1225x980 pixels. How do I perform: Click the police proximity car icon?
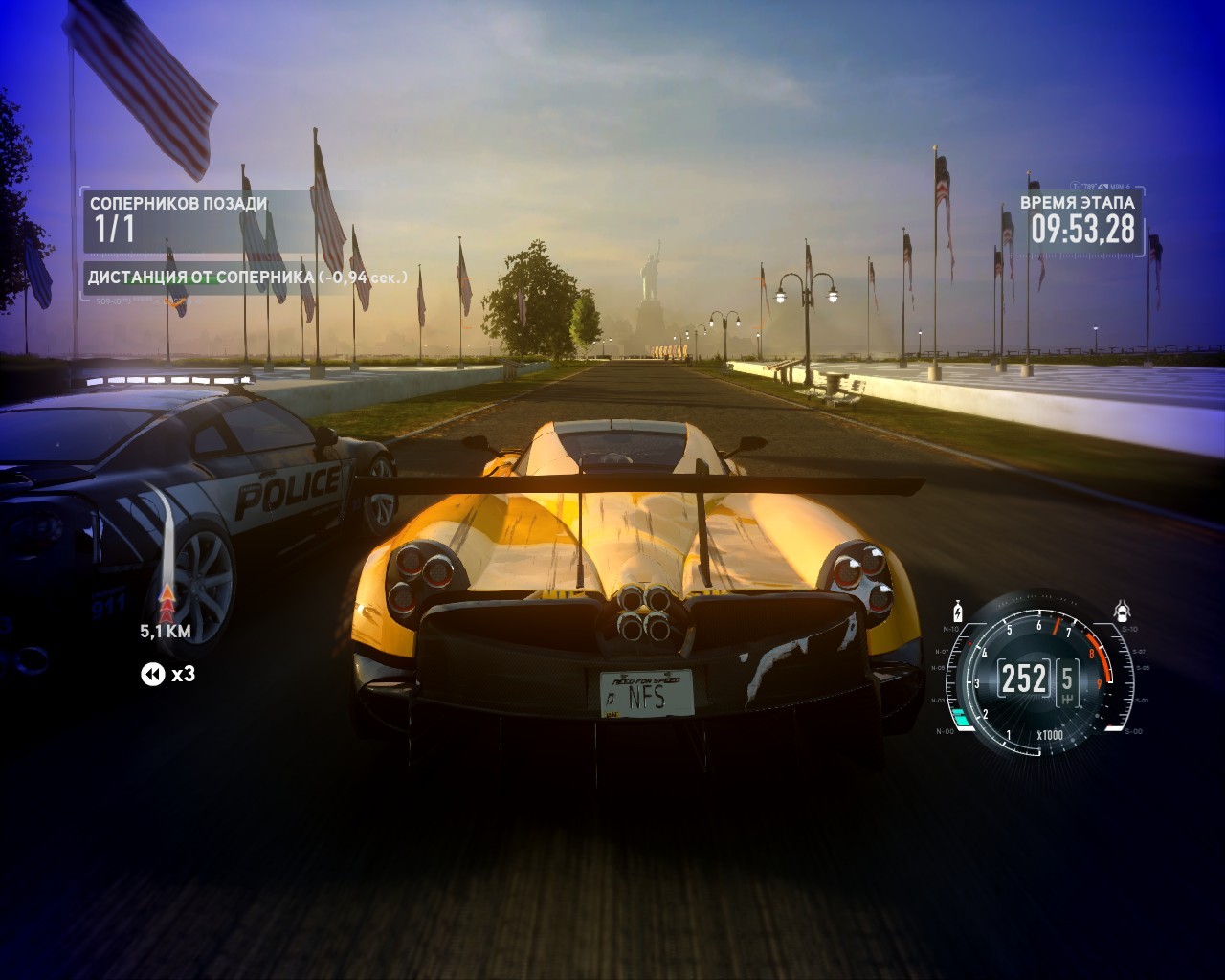pyautogui.click(x=1122, y=611)
